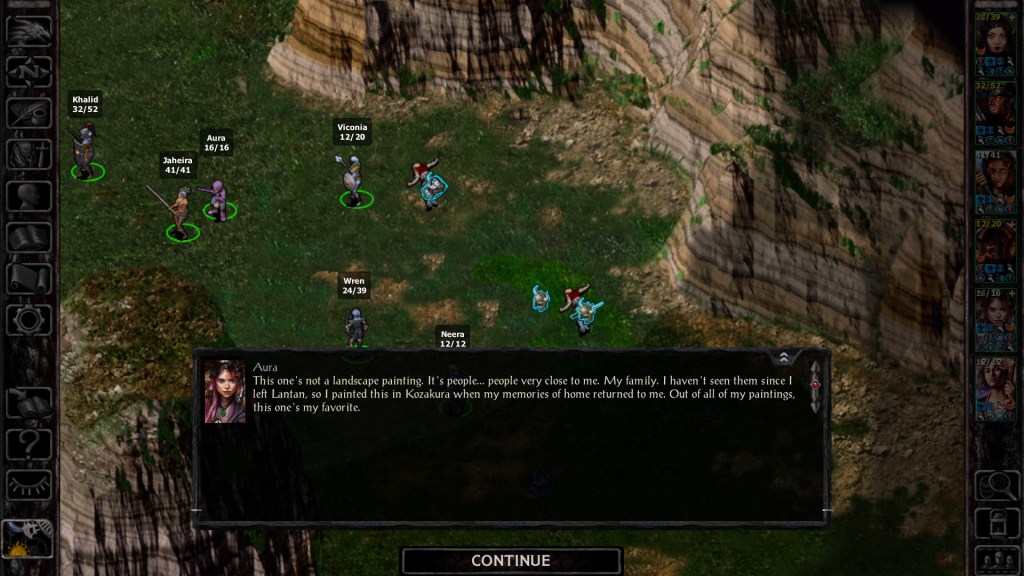1024x576 pixels.
Task: Select Viconia's portrait showing 12/20
Action: 995,245
